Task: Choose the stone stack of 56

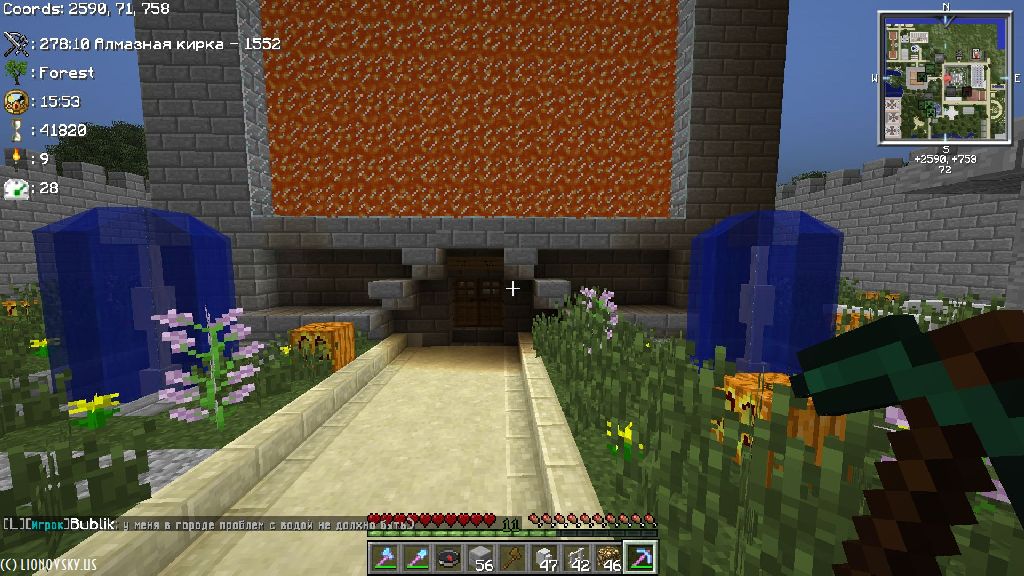Action: pos(481,557)
